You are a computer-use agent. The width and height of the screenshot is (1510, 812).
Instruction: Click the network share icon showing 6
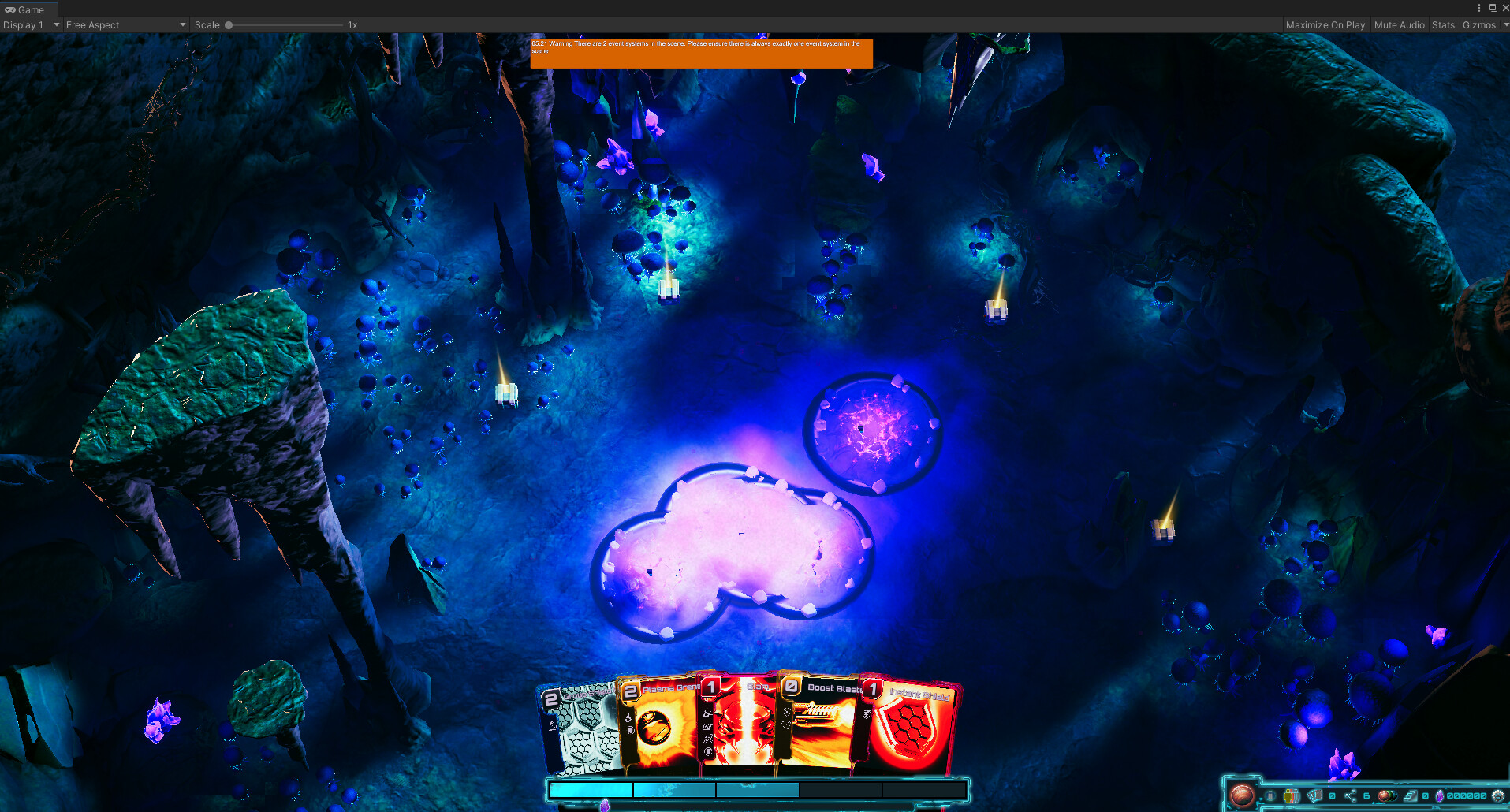coord(1351,795)
